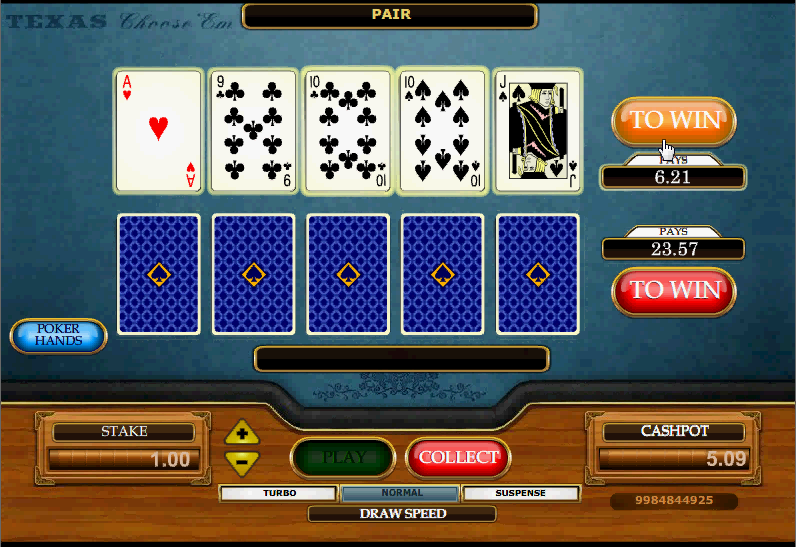
Task: Decrease stake with the minus button
Action: 241,461
